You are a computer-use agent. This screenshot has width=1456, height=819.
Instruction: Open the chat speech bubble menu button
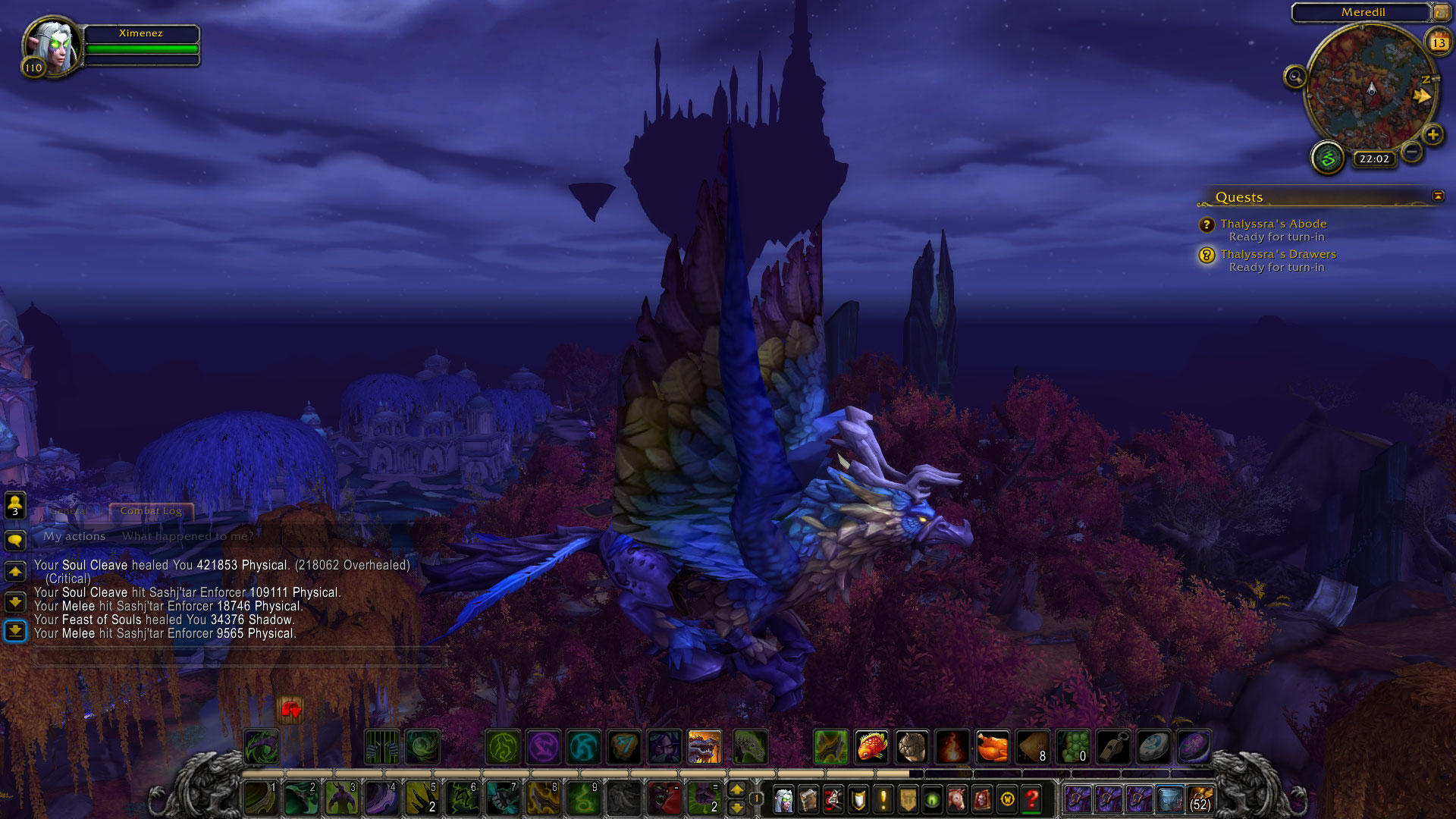[15, 540]
